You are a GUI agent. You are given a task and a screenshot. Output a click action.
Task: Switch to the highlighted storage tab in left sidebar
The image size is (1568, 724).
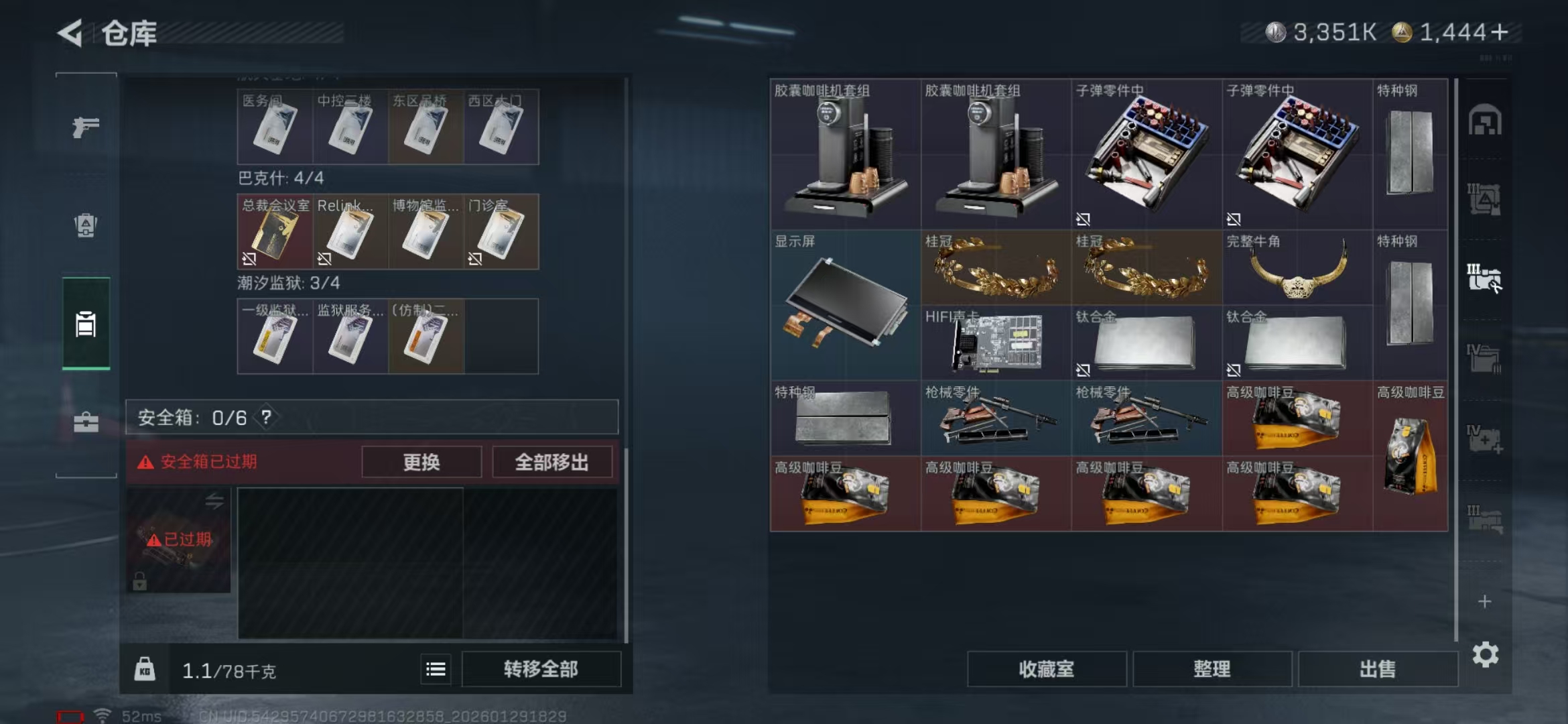85,324
